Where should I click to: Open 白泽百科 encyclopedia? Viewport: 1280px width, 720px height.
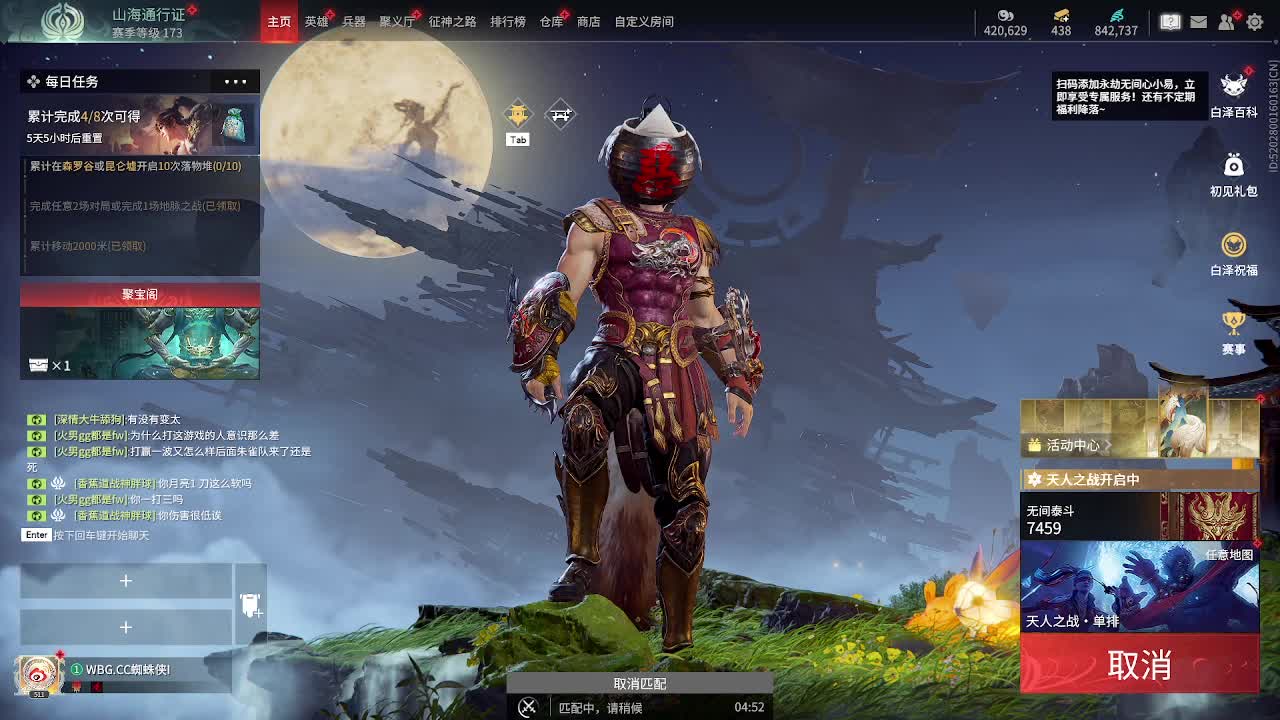pos(1234,94)
